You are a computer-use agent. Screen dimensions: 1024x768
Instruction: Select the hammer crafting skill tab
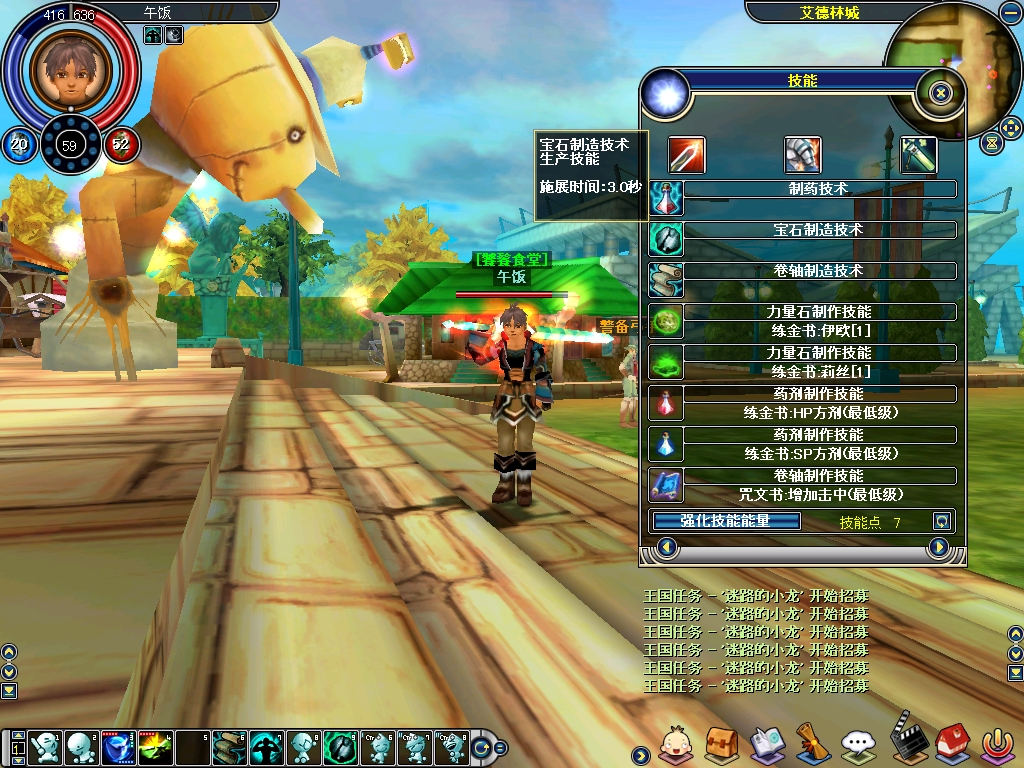[x=918, y=155]
